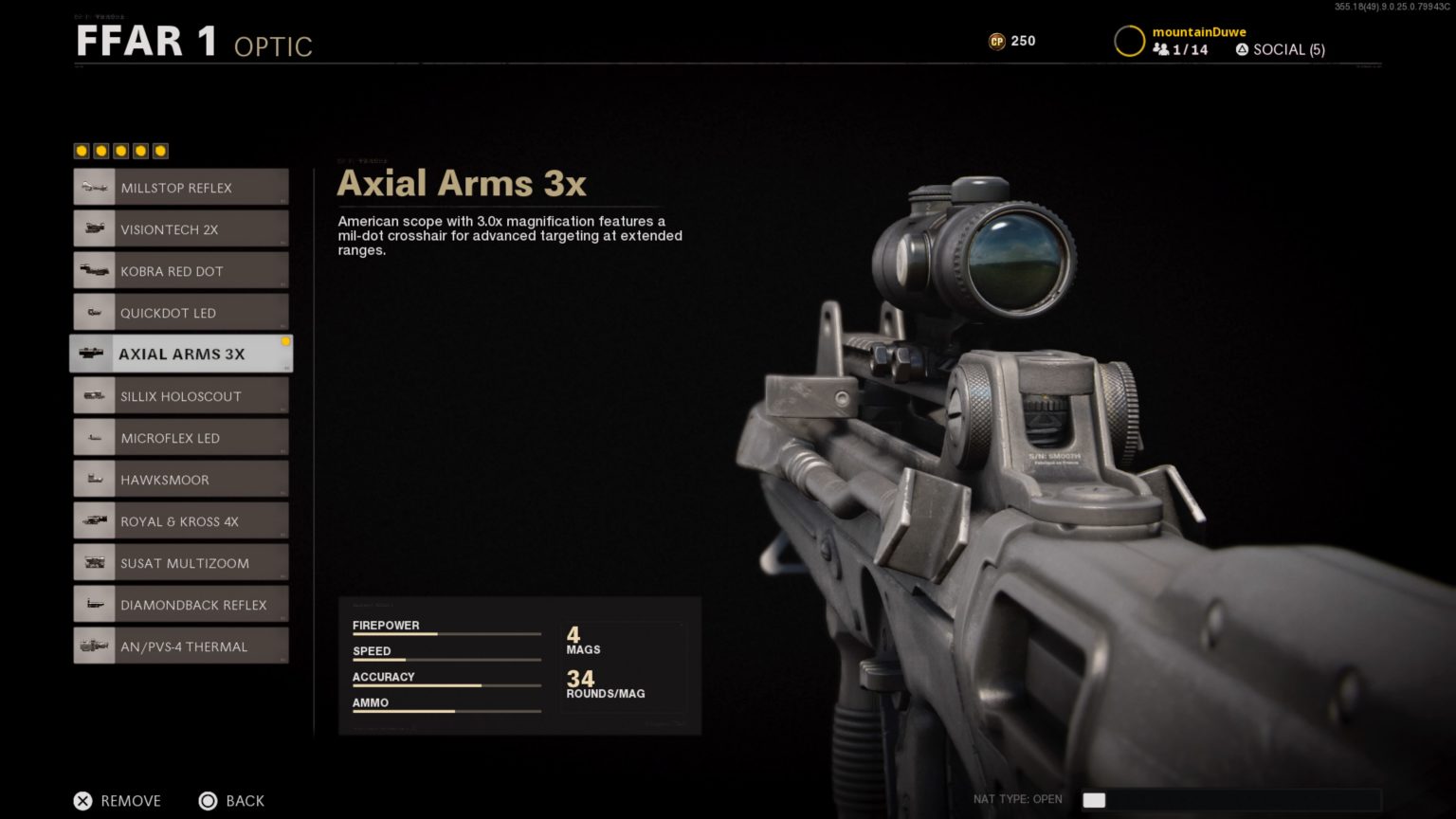
Task: Click the Quickdot LED sight icon
Action: click(x=94, y=312)
